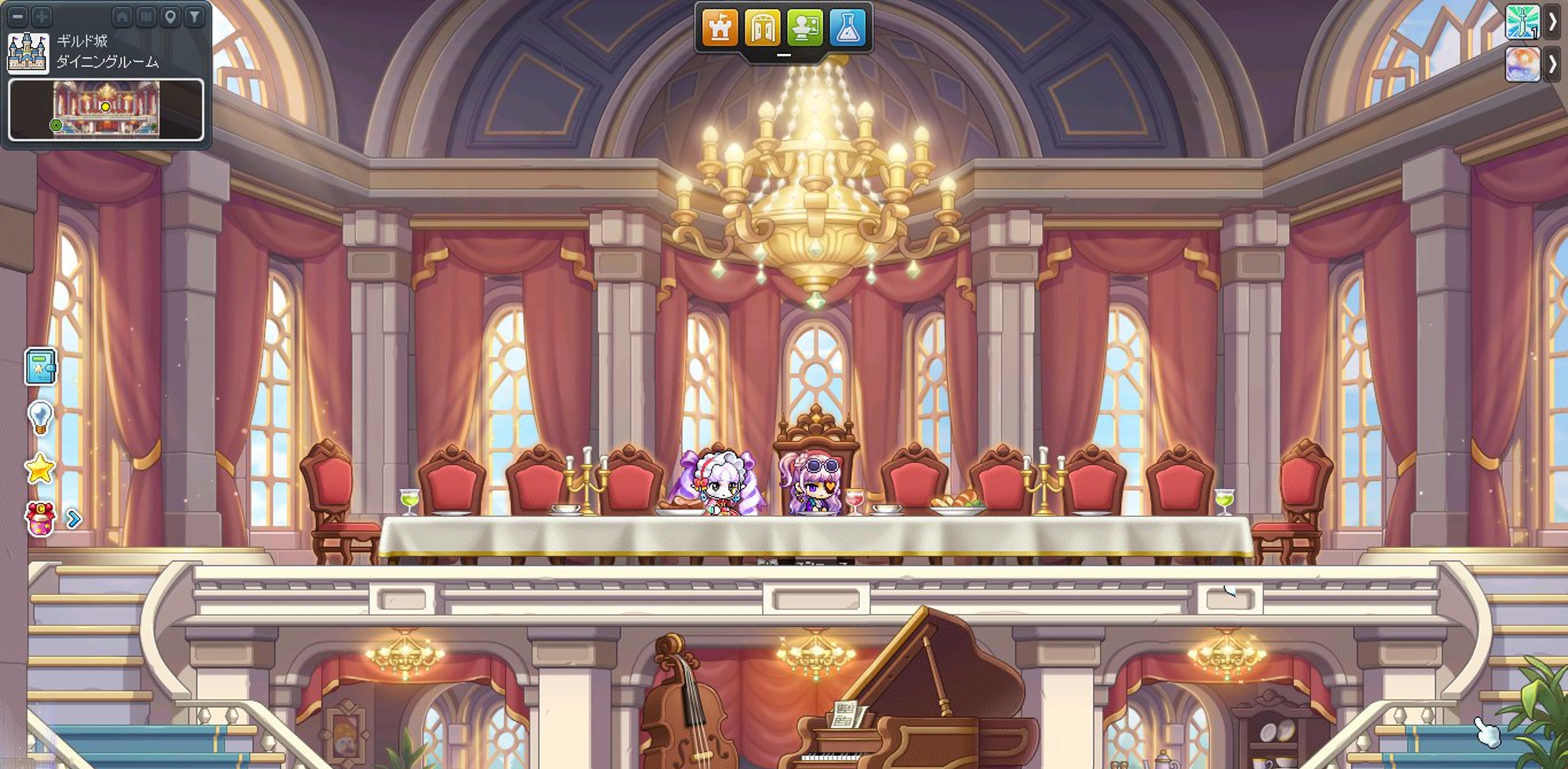This screenshot has width=1568, height=769.
Task: Click the guild castle map icon
Action: coord(28,53)
